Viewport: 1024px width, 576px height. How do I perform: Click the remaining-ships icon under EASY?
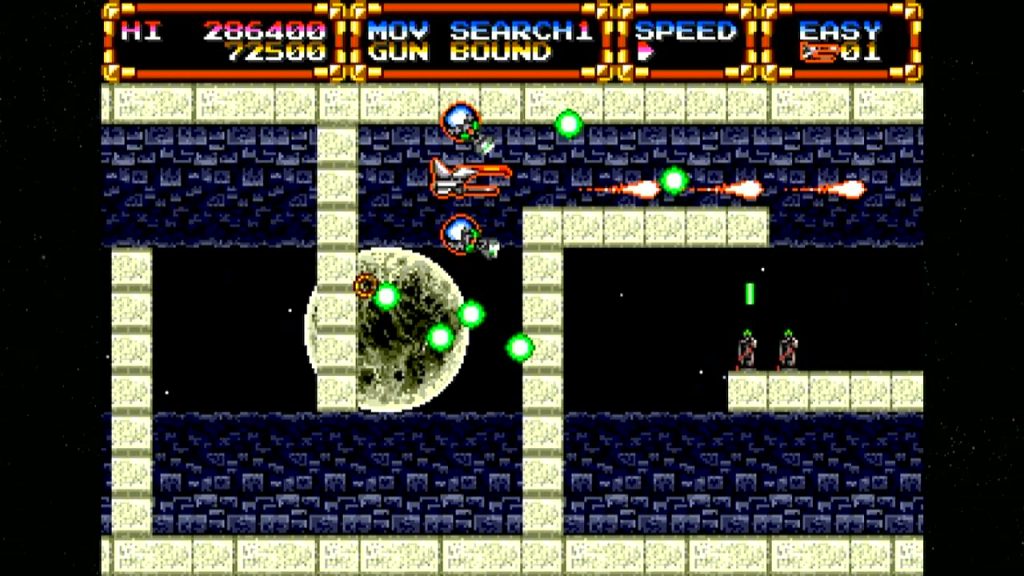[819, 52]
